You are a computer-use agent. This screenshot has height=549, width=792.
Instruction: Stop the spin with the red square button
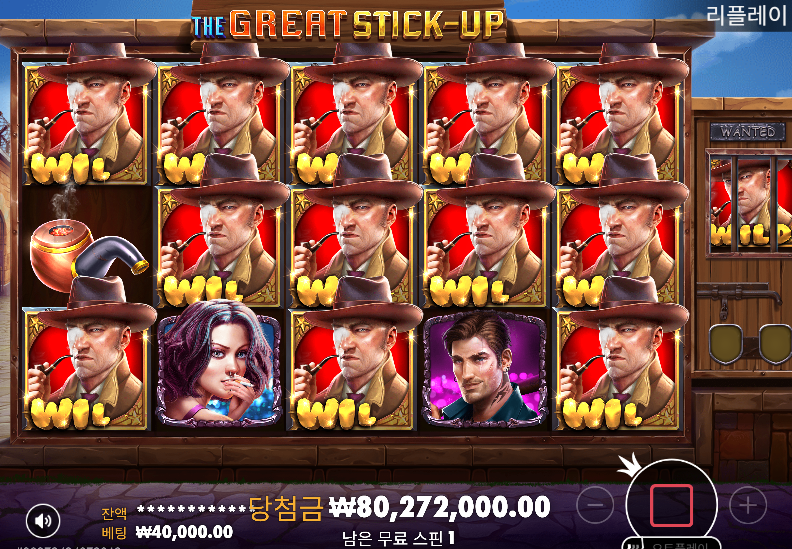point(671,506)
